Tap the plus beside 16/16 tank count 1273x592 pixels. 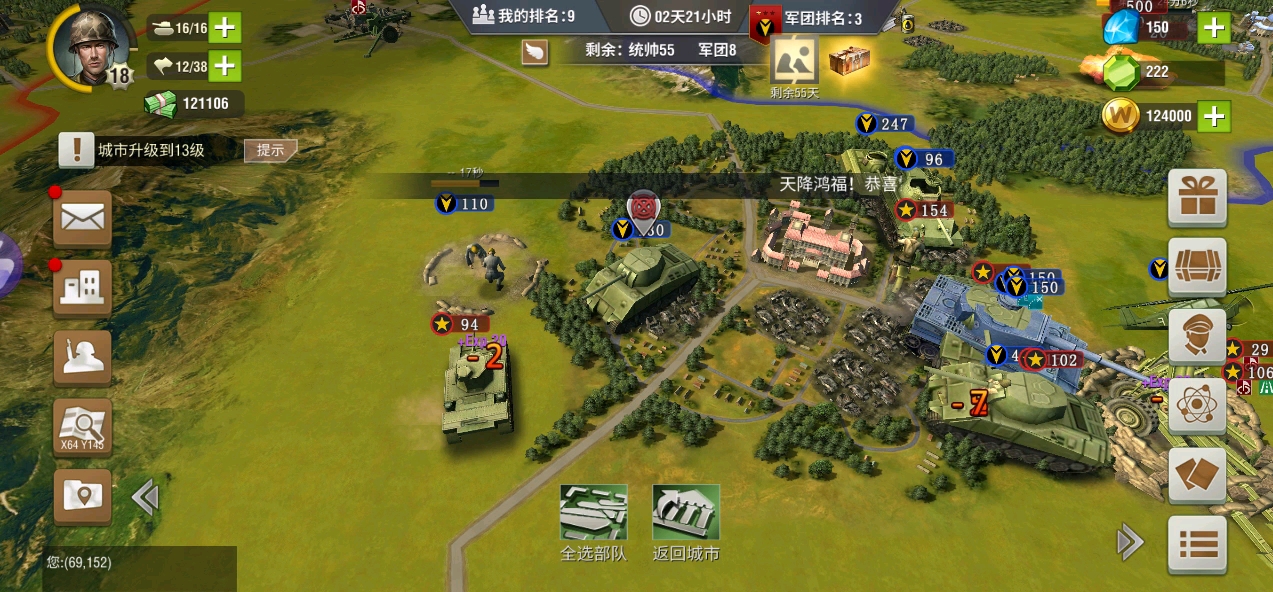(x=225, y=27)
